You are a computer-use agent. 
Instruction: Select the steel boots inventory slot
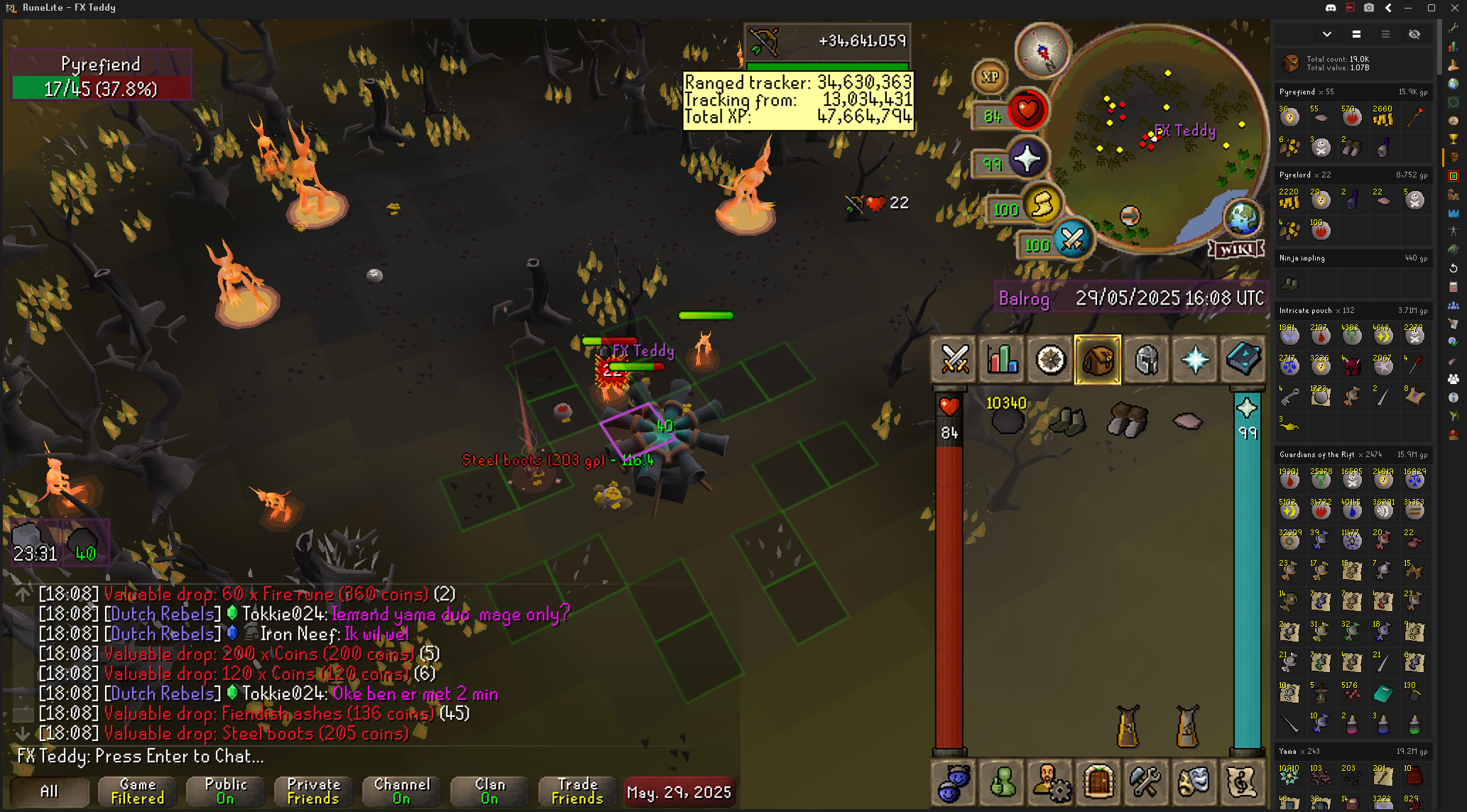(1127, 421)
